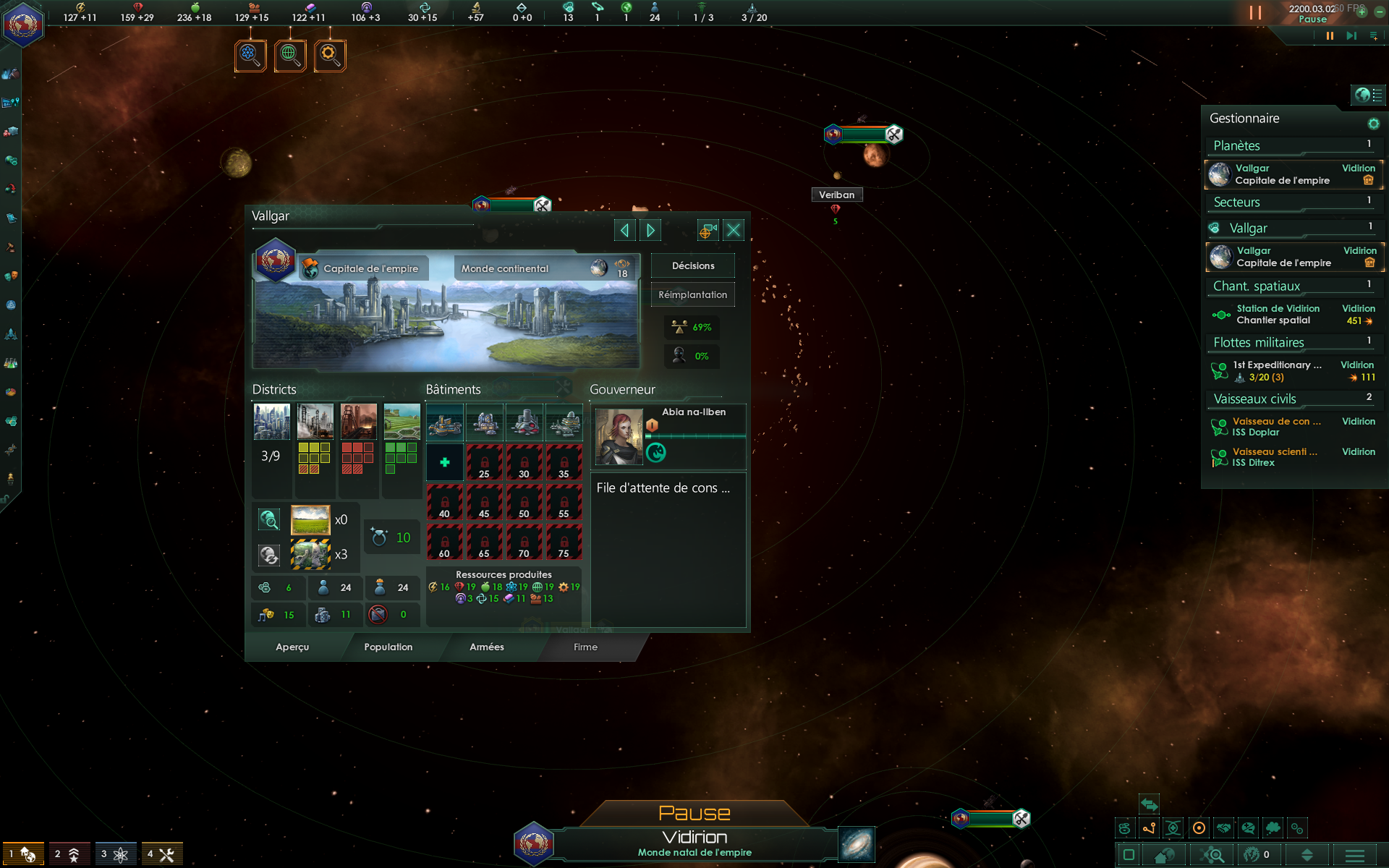Viewport: 1389px width, 868px height.
Task: Open the galaxy map view
Action: click(x=857, y=844)
